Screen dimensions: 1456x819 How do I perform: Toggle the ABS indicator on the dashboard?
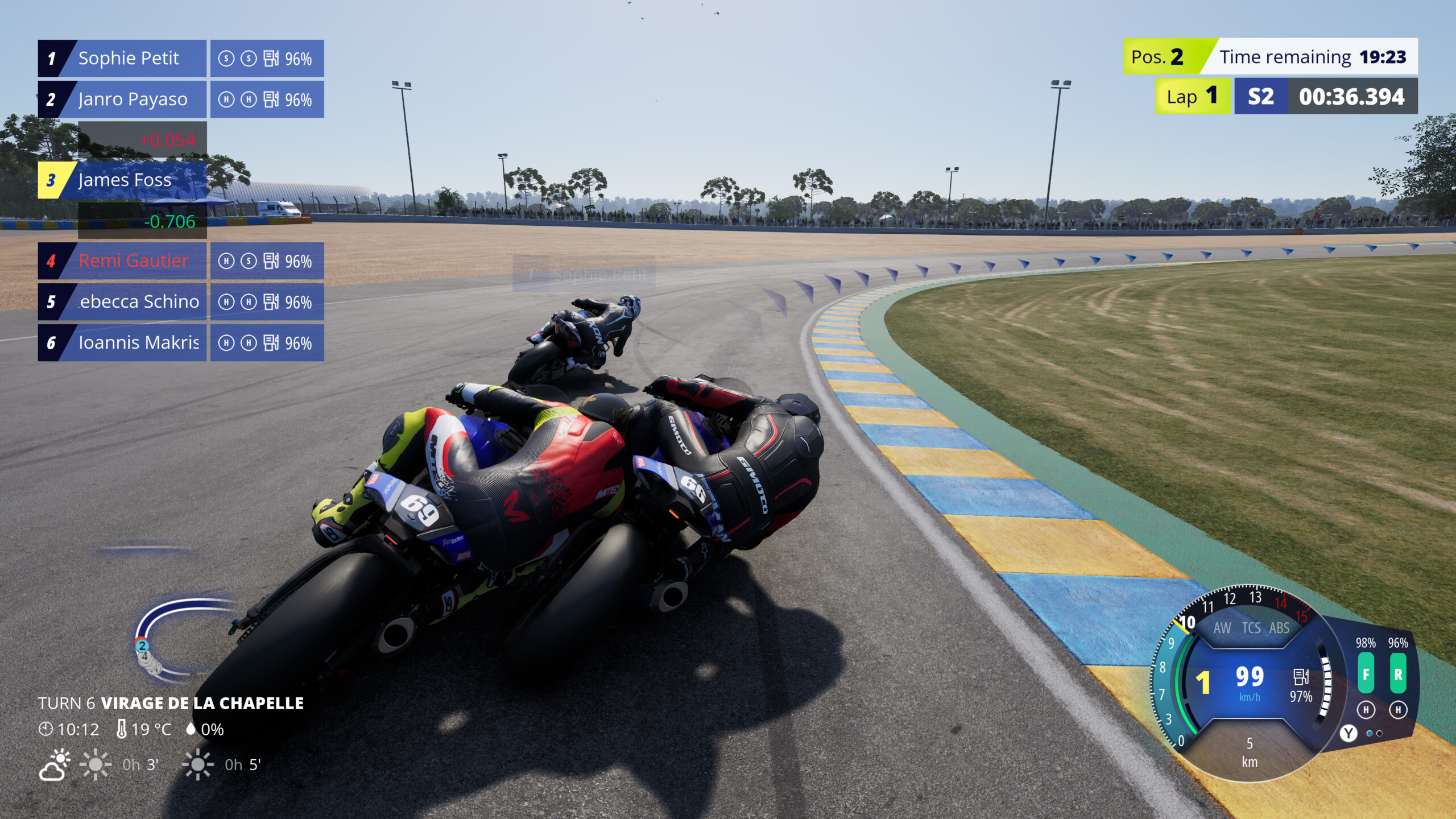point(1279,628)
